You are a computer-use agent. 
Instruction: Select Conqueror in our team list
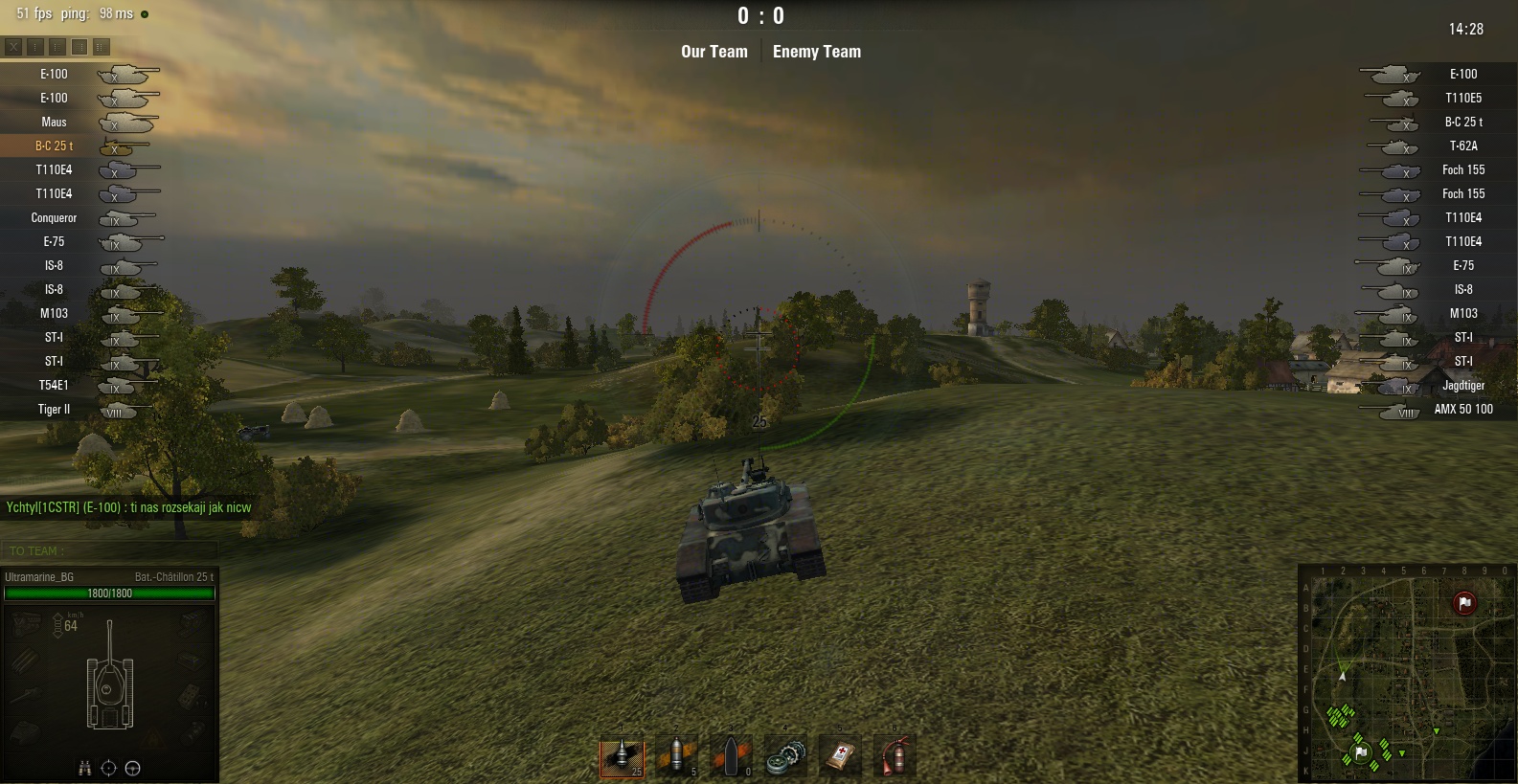click(55, 217)
